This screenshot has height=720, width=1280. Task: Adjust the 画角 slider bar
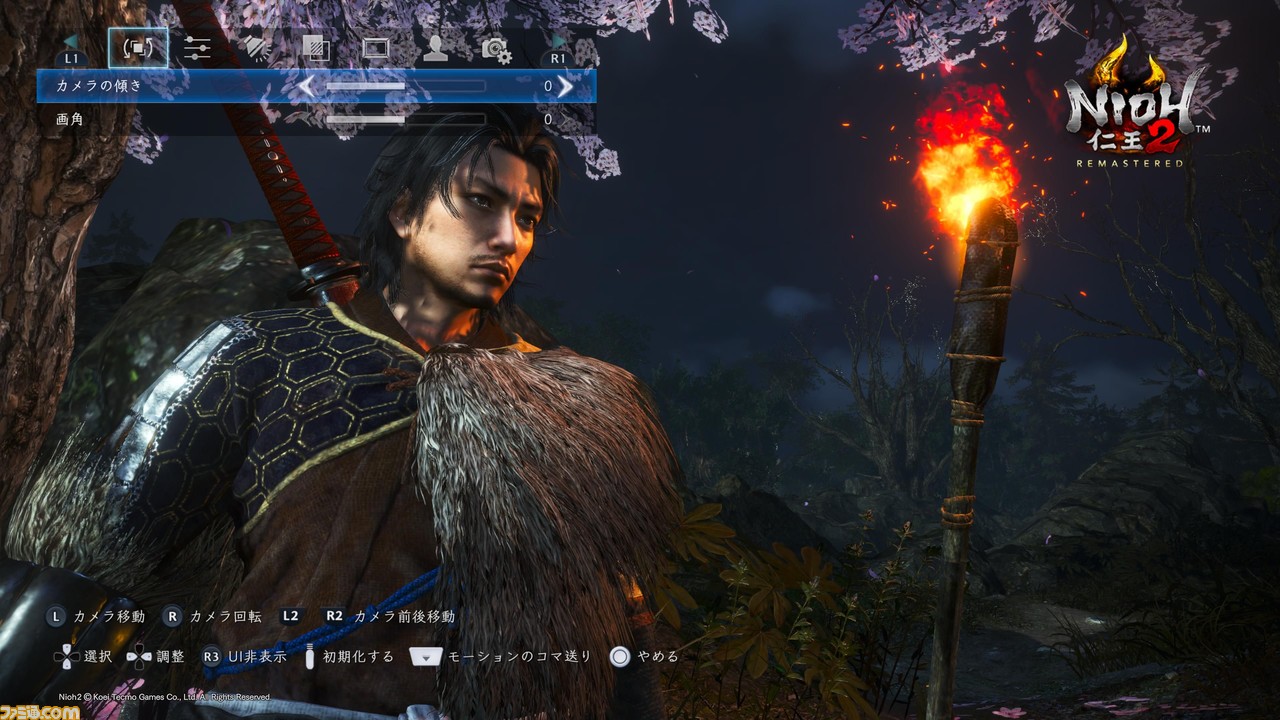405,120
